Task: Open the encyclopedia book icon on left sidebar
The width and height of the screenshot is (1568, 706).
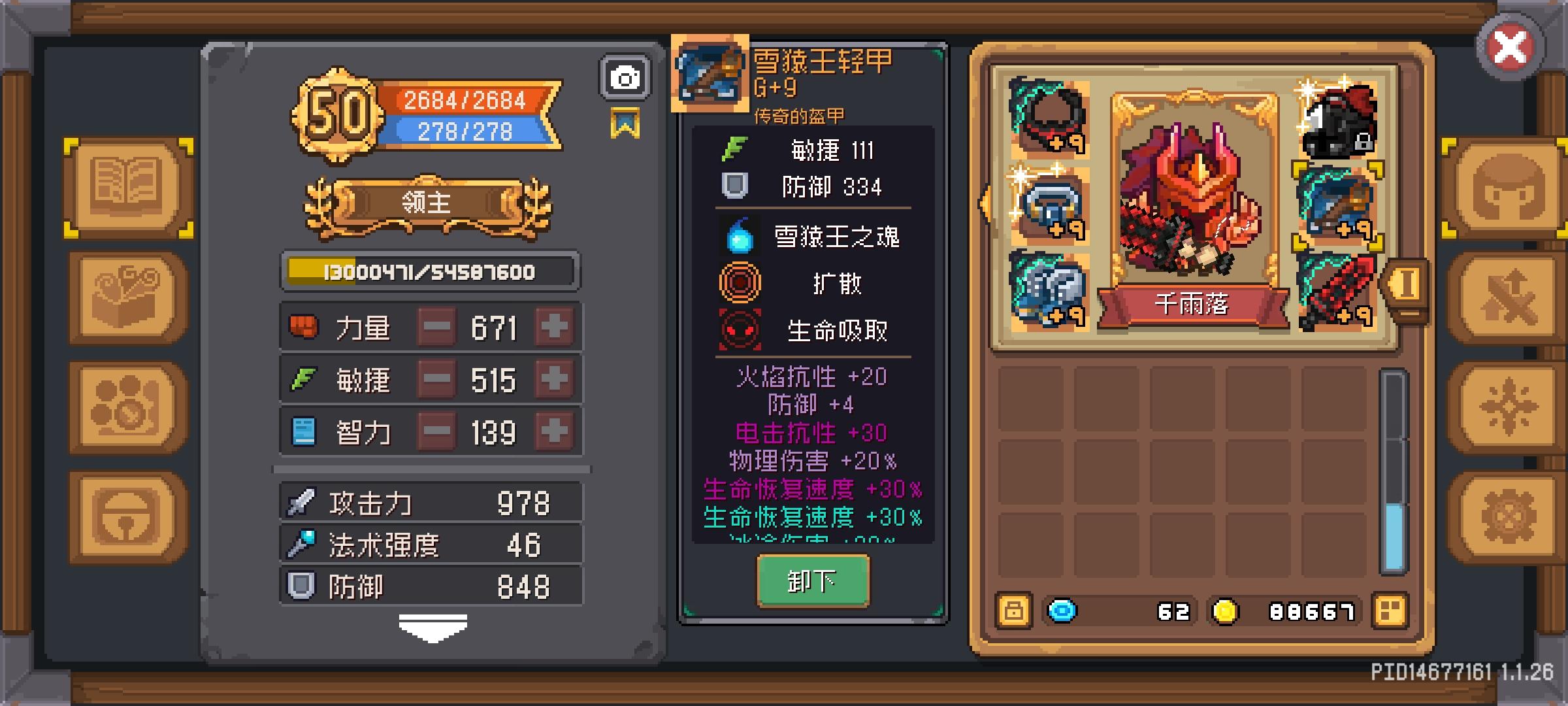Action: point(126,190)
